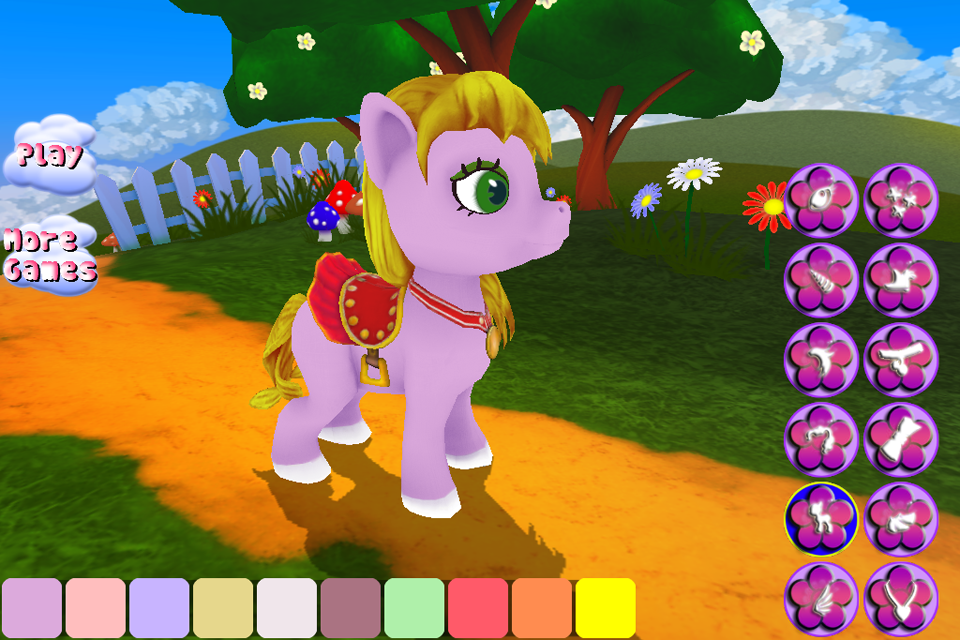Choose the feathered wing flower icon
The width and height of the screenshot is (960, 640).
821,598
